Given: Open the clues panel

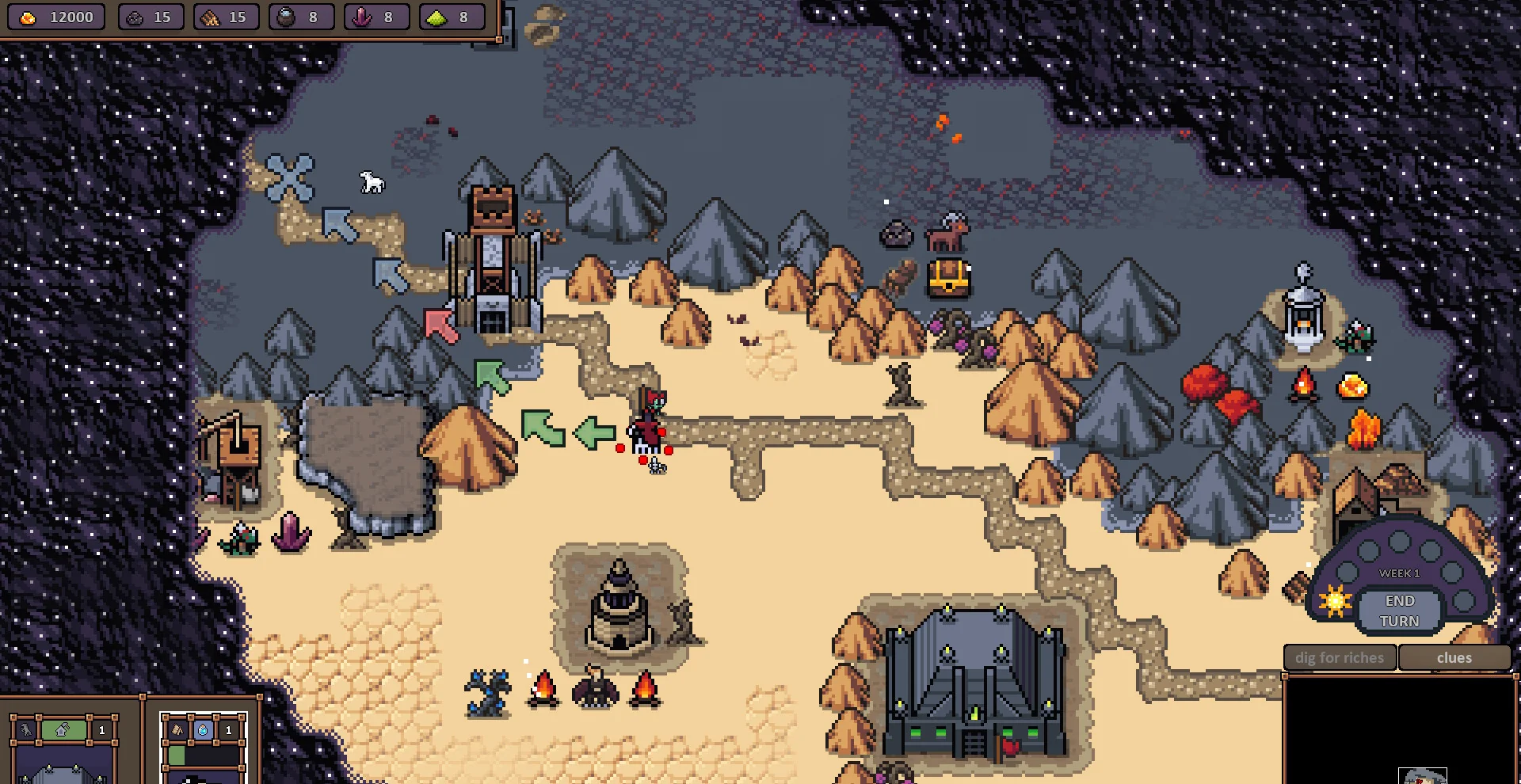Looking at the screenshot, I should coord(1454,658).
